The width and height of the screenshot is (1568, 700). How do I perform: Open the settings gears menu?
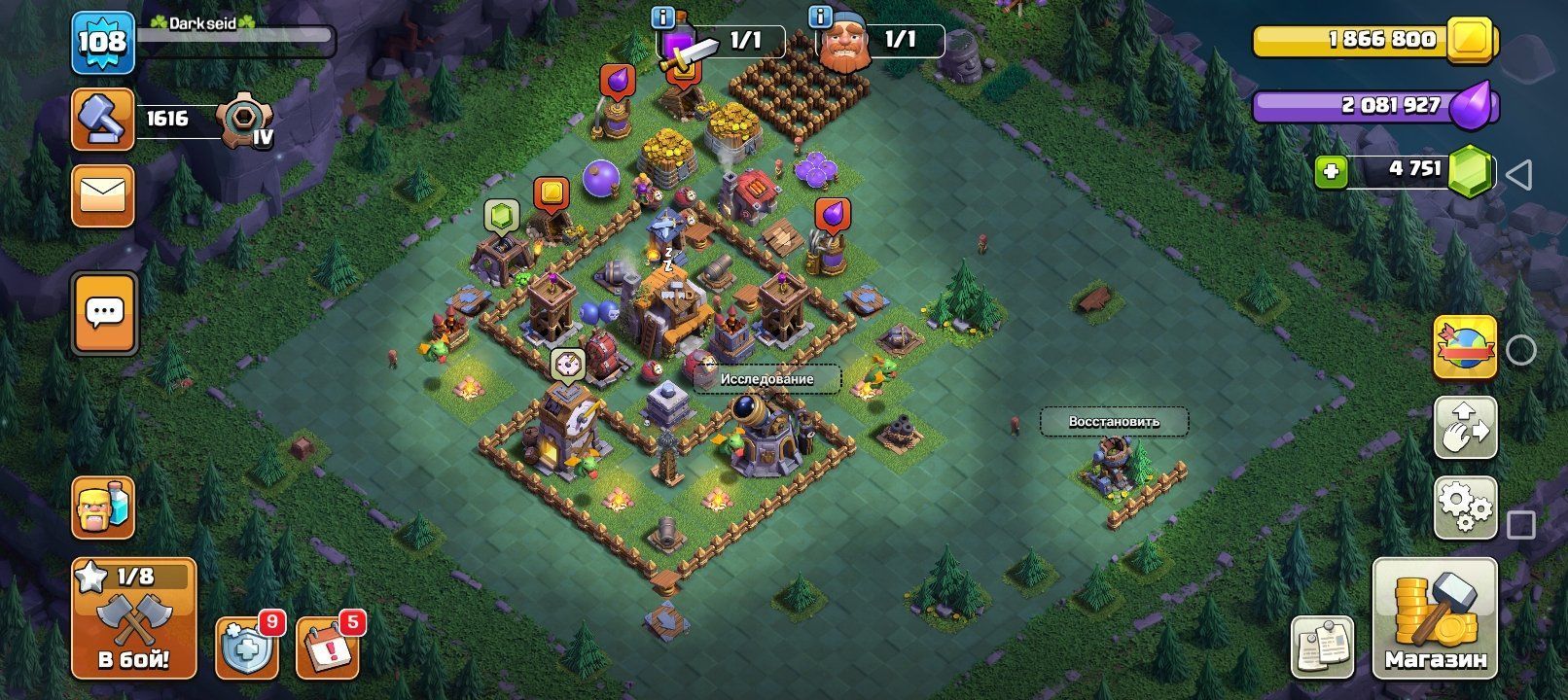(x=1465, y=507)
